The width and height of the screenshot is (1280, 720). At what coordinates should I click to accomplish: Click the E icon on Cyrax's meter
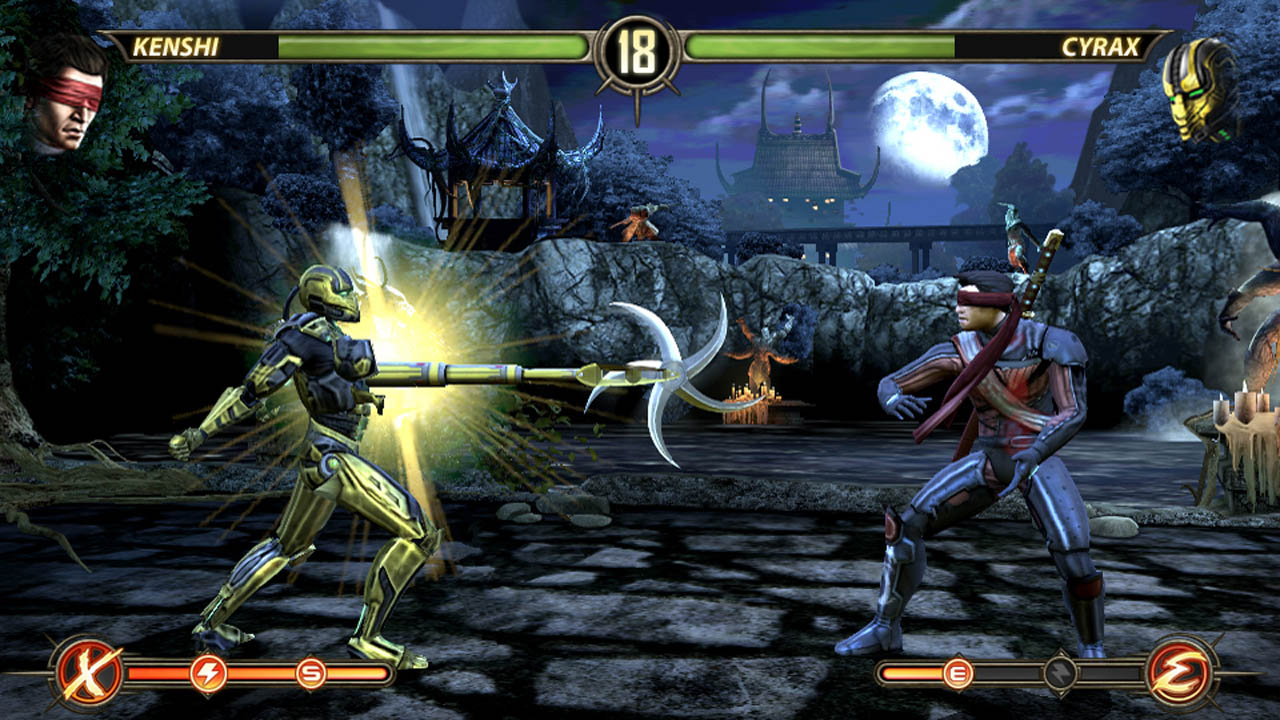coord(957,673)
